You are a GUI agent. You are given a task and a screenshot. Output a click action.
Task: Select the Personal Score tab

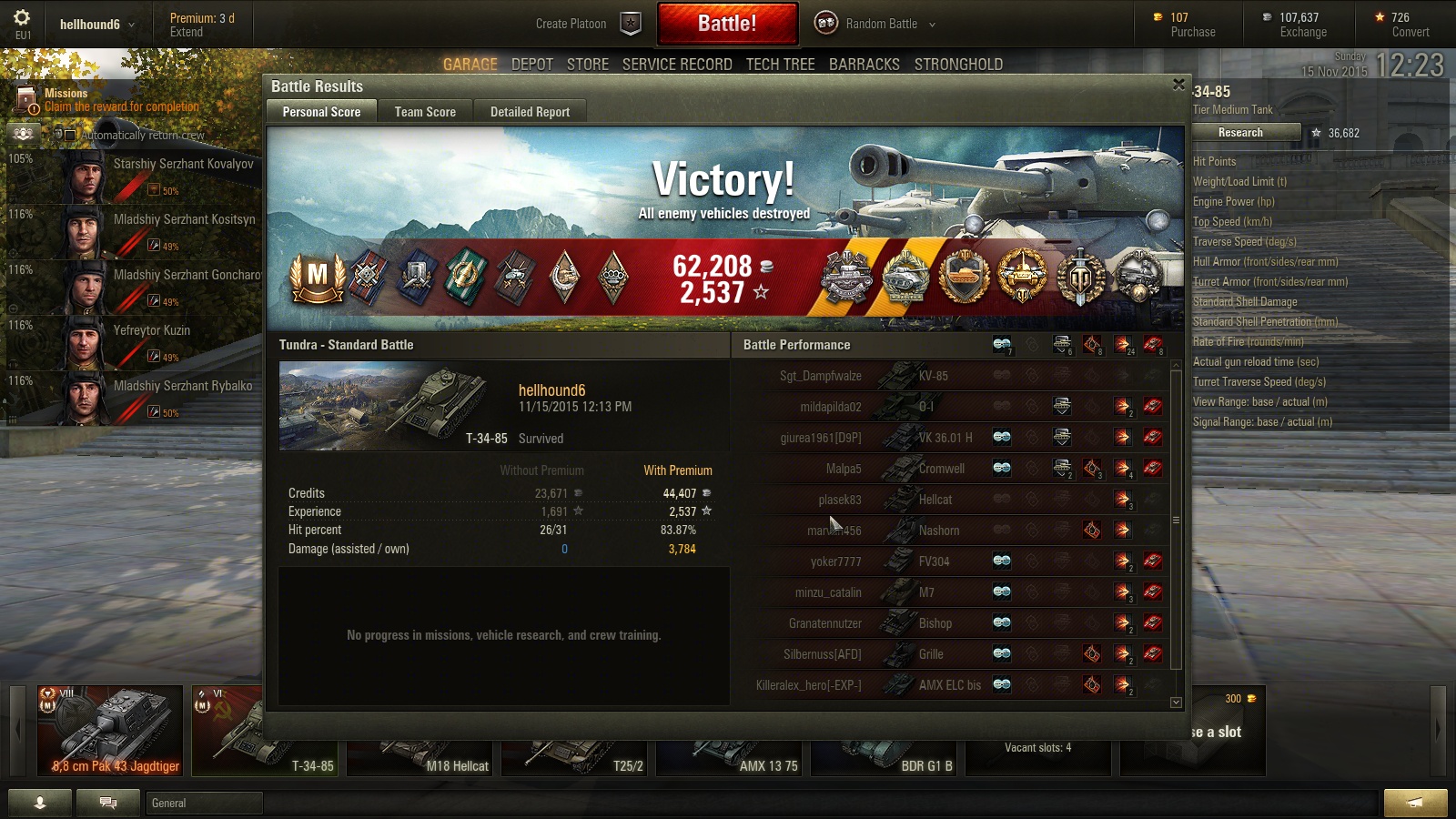click(x=321, y=112)
